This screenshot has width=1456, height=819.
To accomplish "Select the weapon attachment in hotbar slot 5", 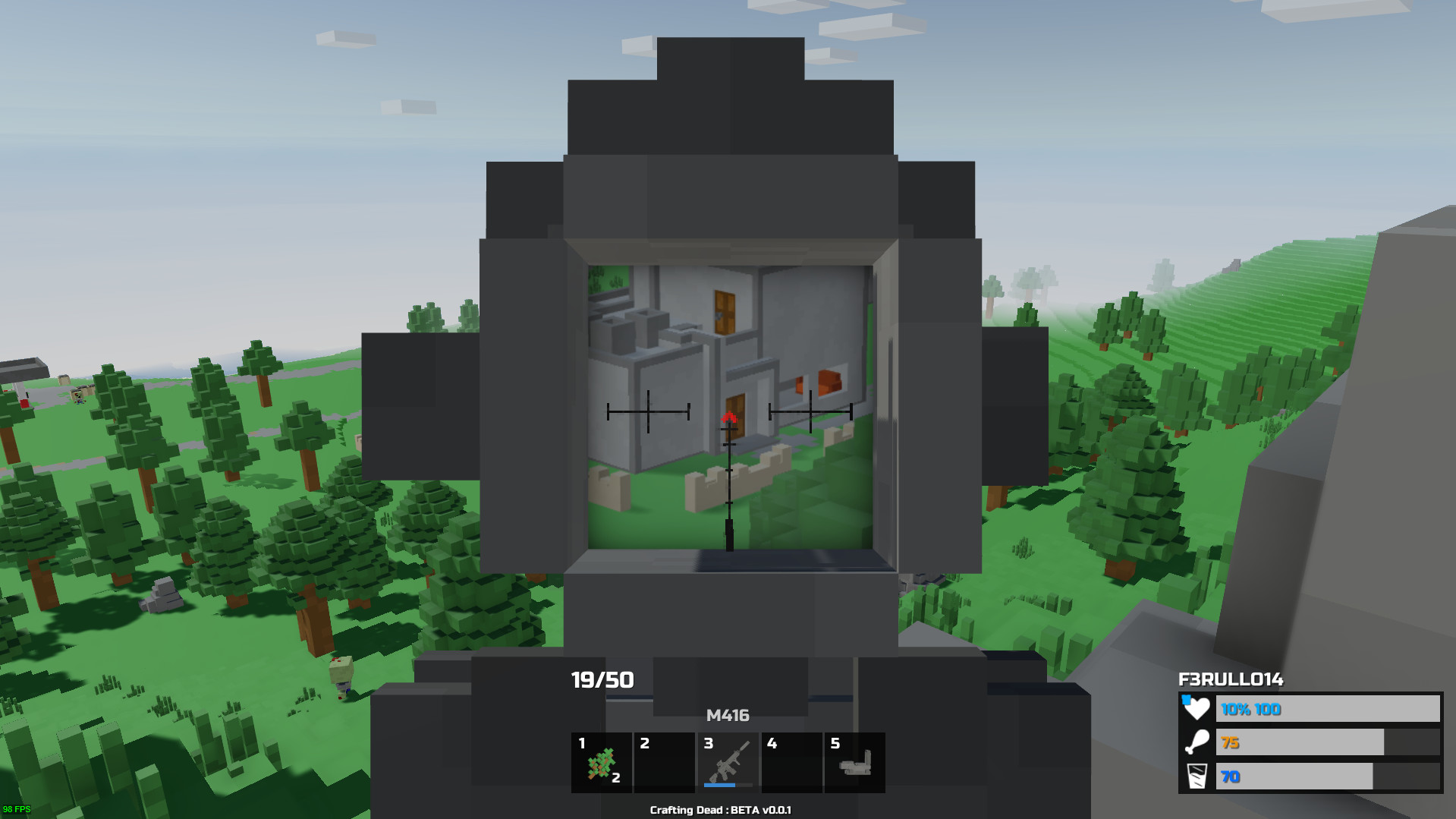I will coord(854,762).
